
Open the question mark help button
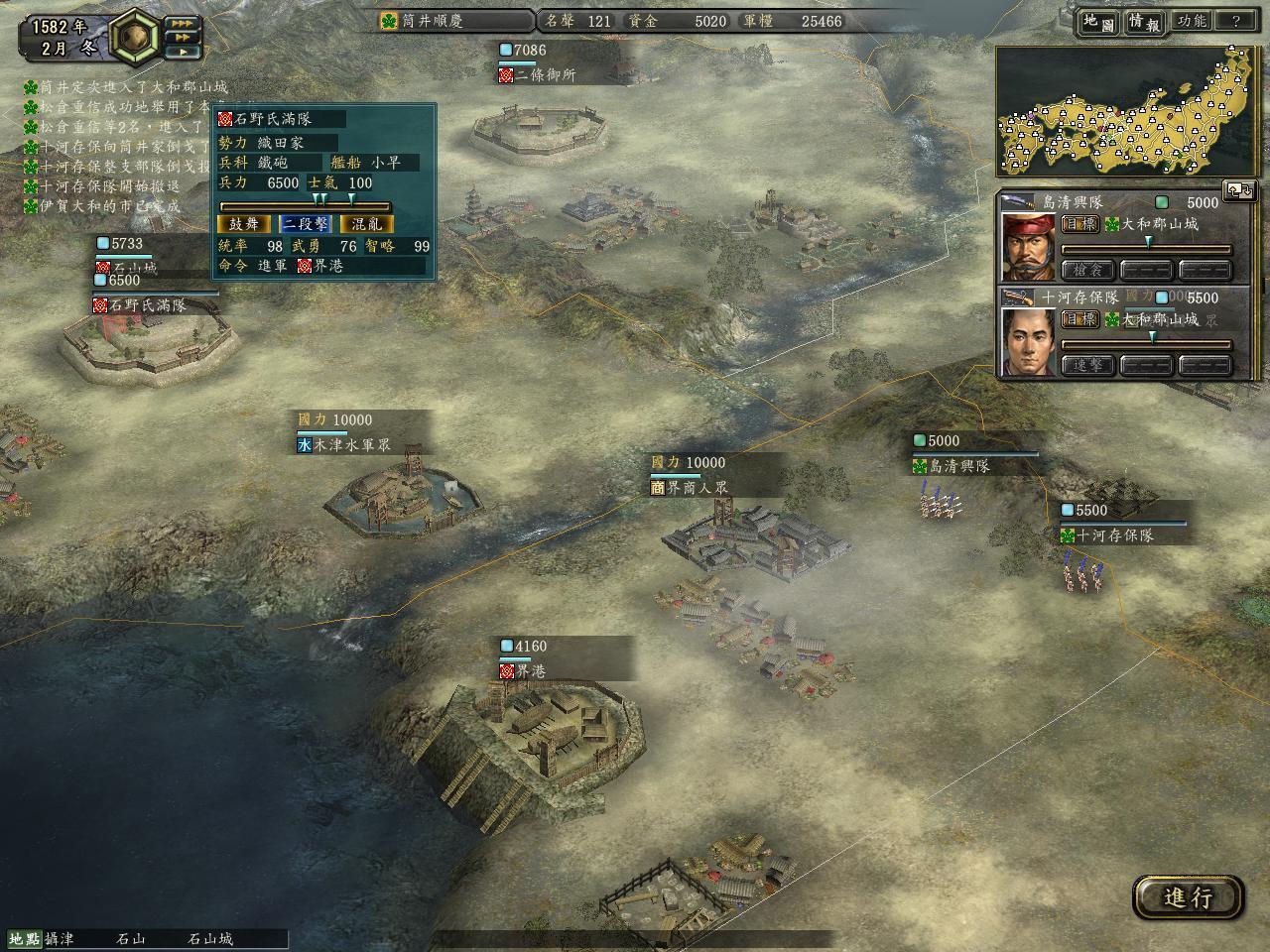click(1235, 21)
